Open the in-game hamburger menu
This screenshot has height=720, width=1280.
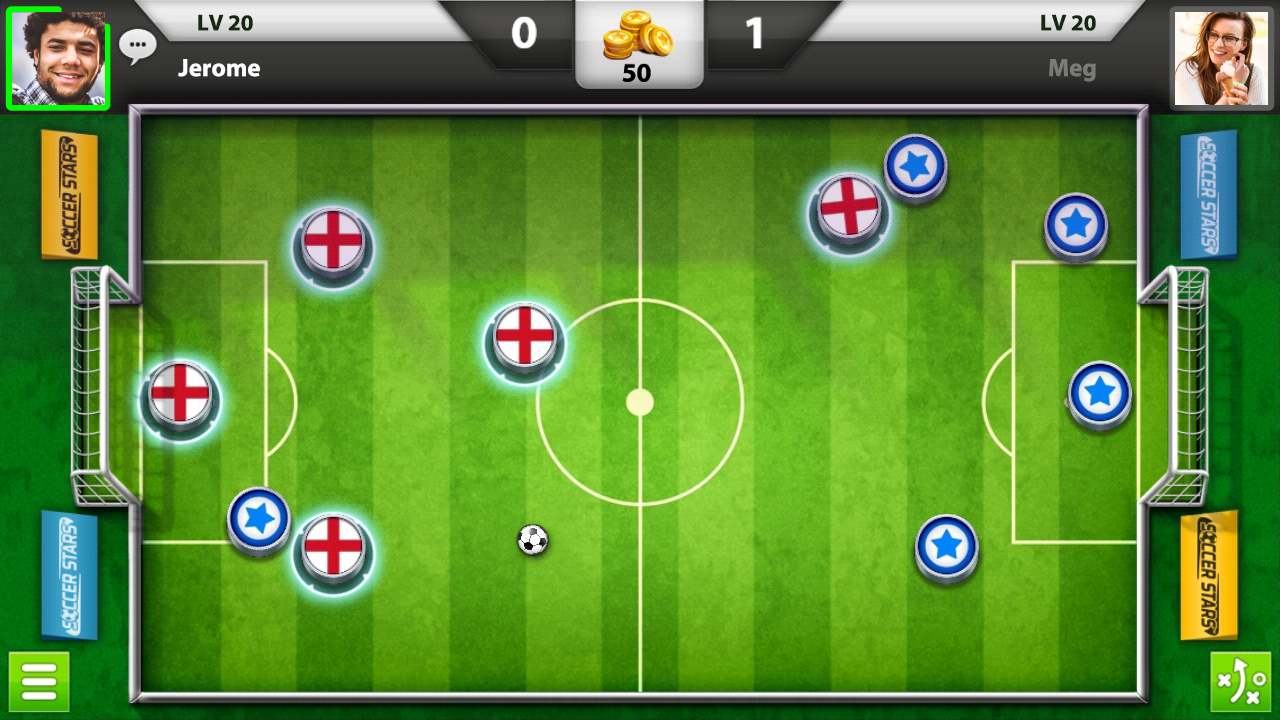click(x=38, y=681)
